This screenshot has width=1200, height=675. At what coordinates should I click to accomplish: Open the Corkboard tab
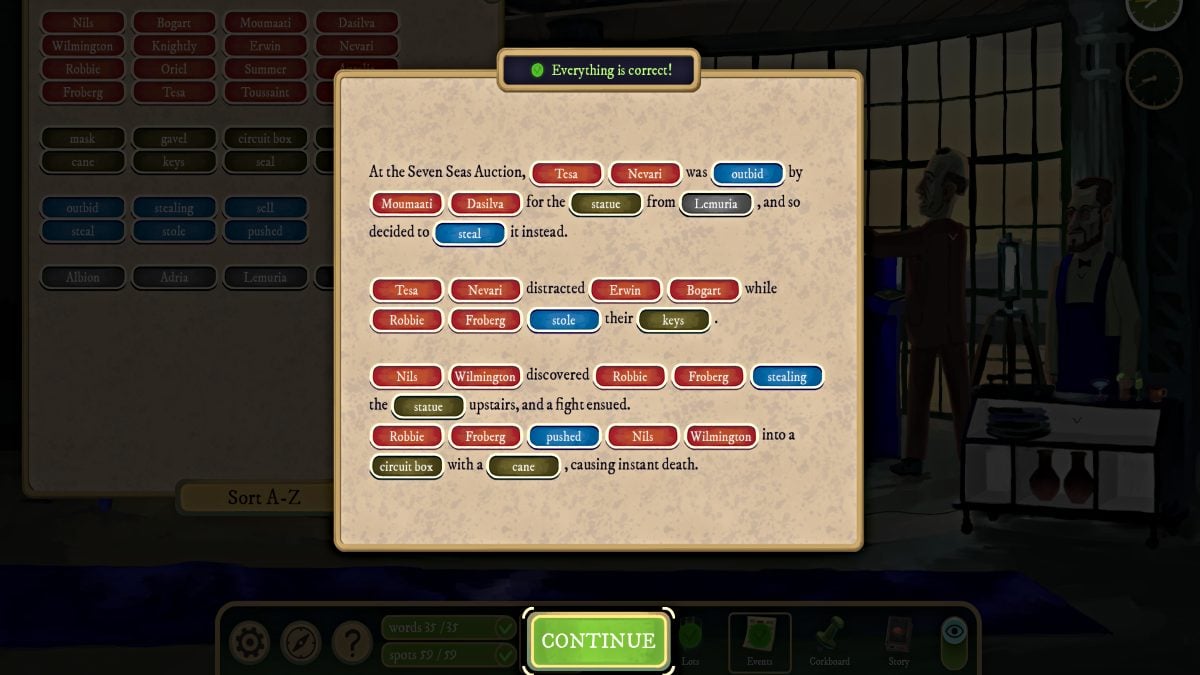(x=829, y=642)
